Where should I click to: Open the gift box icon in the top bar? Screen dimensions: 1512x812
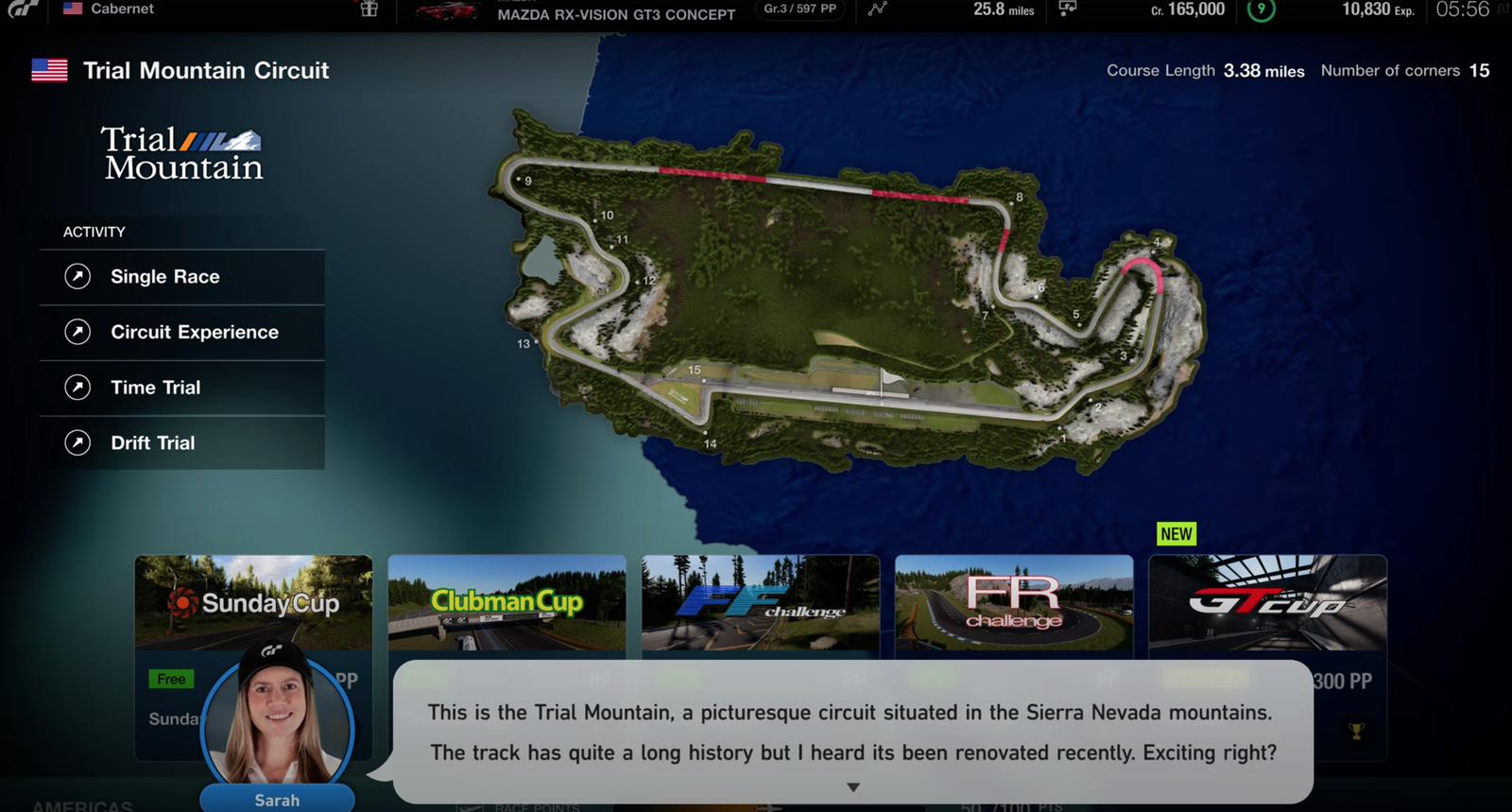click(369, 9)
